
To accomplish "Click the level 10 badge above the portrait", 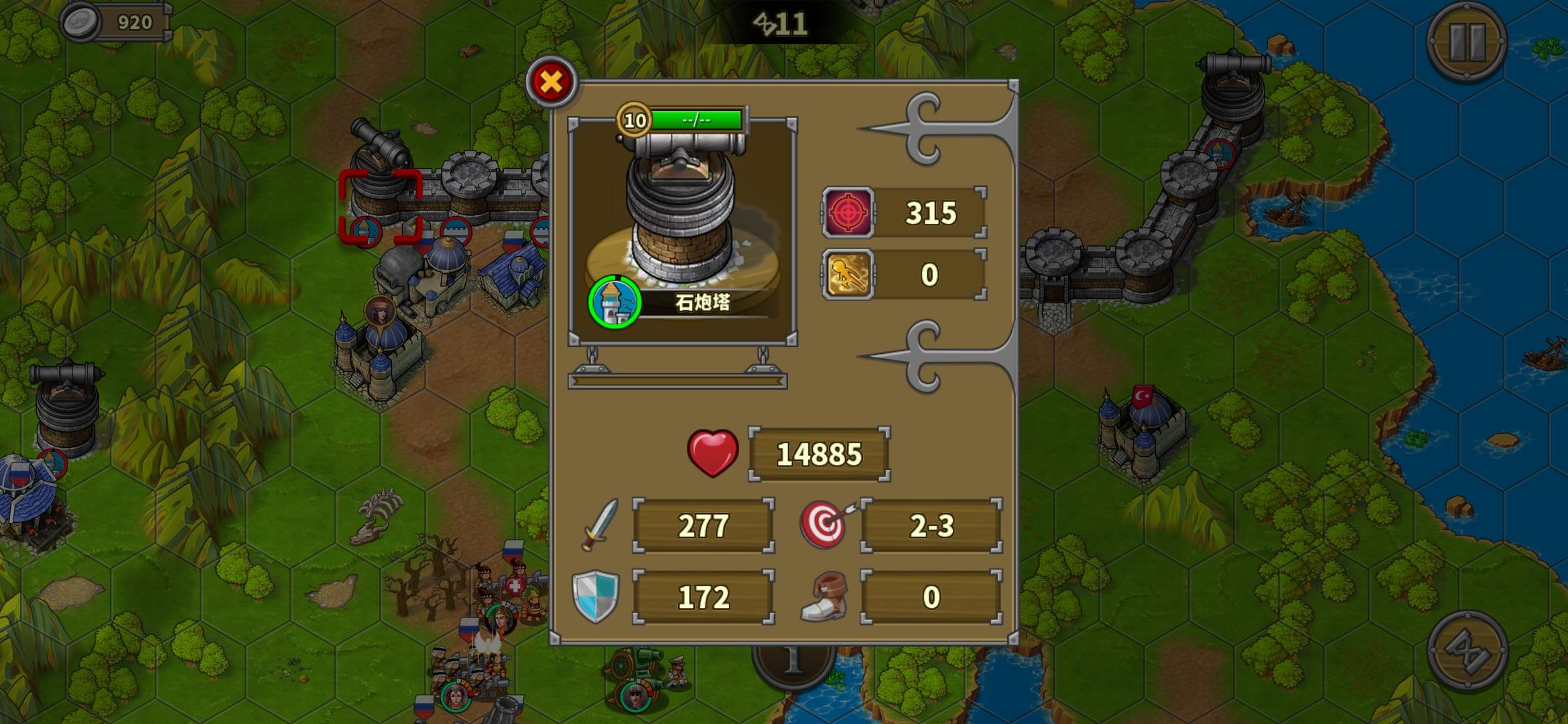I will [633, 119].
